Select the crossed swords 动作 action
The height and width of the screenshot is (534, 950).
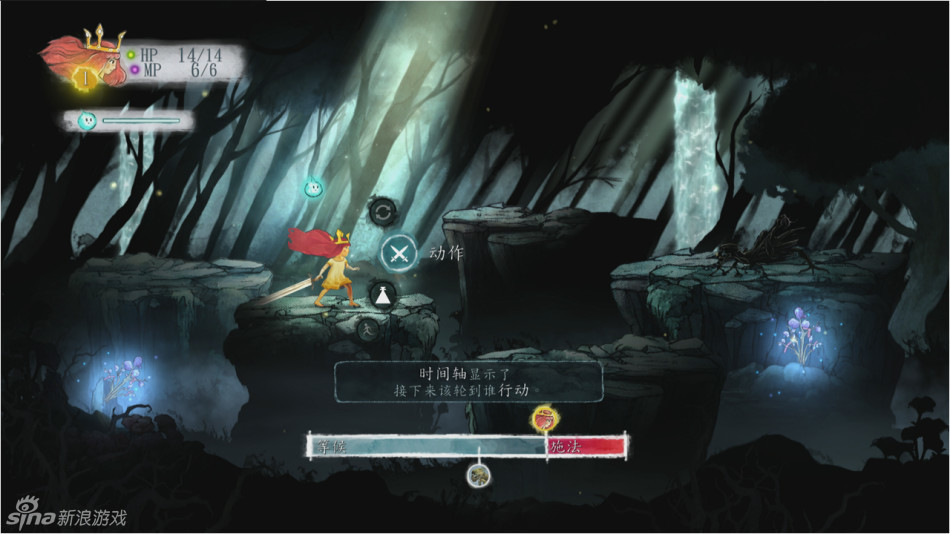[400, 253]
